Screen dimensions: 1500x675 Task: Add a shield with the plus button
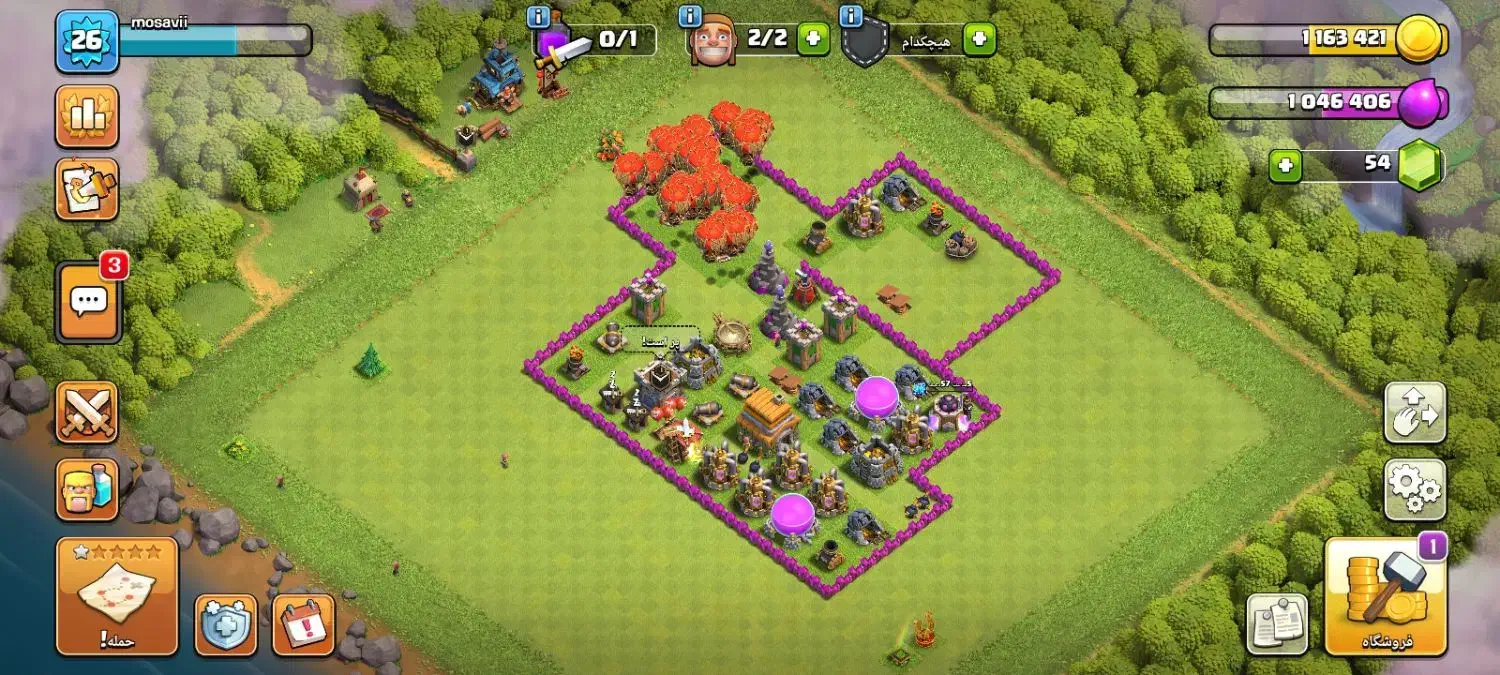(x=979, y=40)
